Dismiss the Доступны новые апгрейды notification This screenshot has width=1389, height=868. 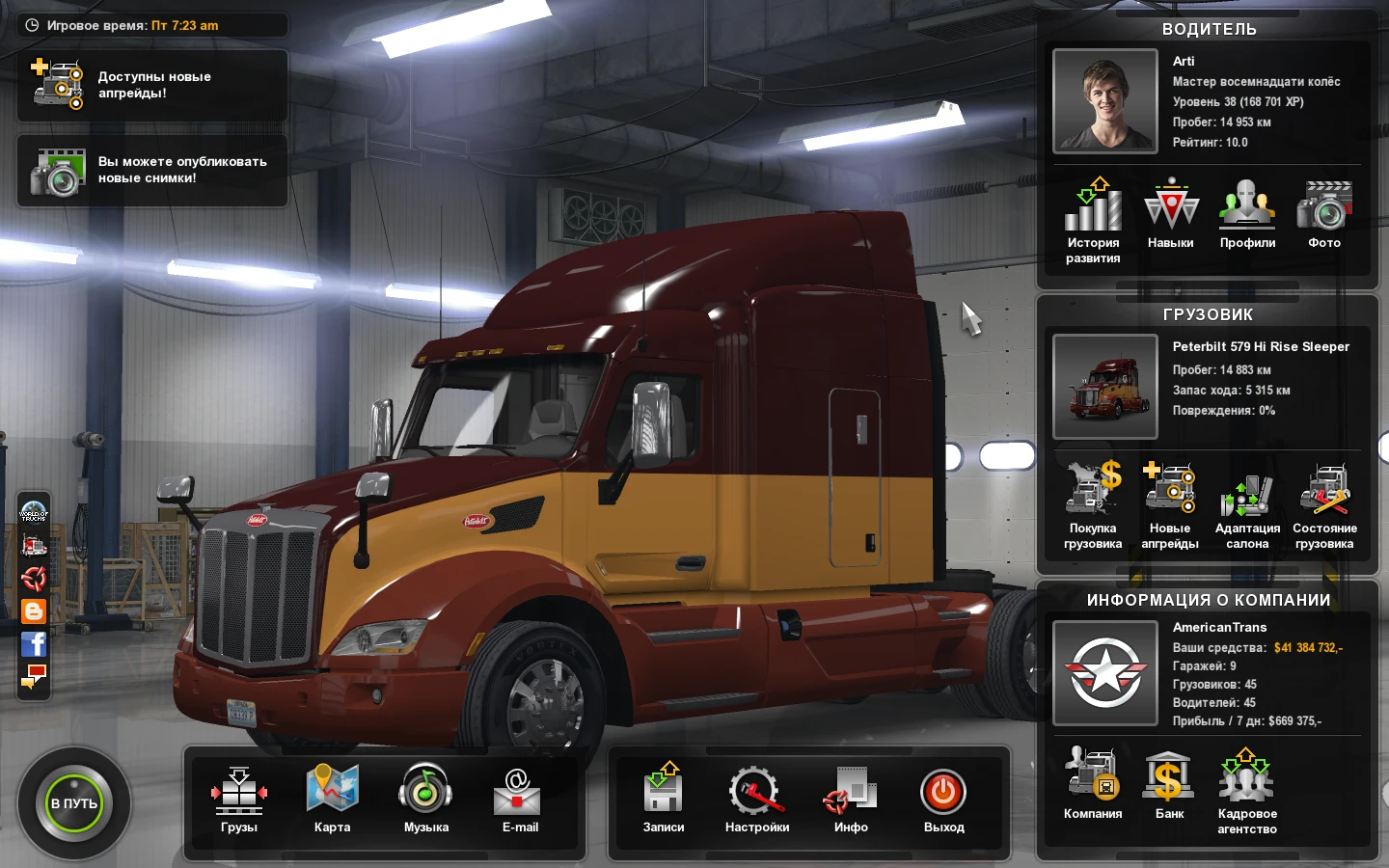pos(151,85)
